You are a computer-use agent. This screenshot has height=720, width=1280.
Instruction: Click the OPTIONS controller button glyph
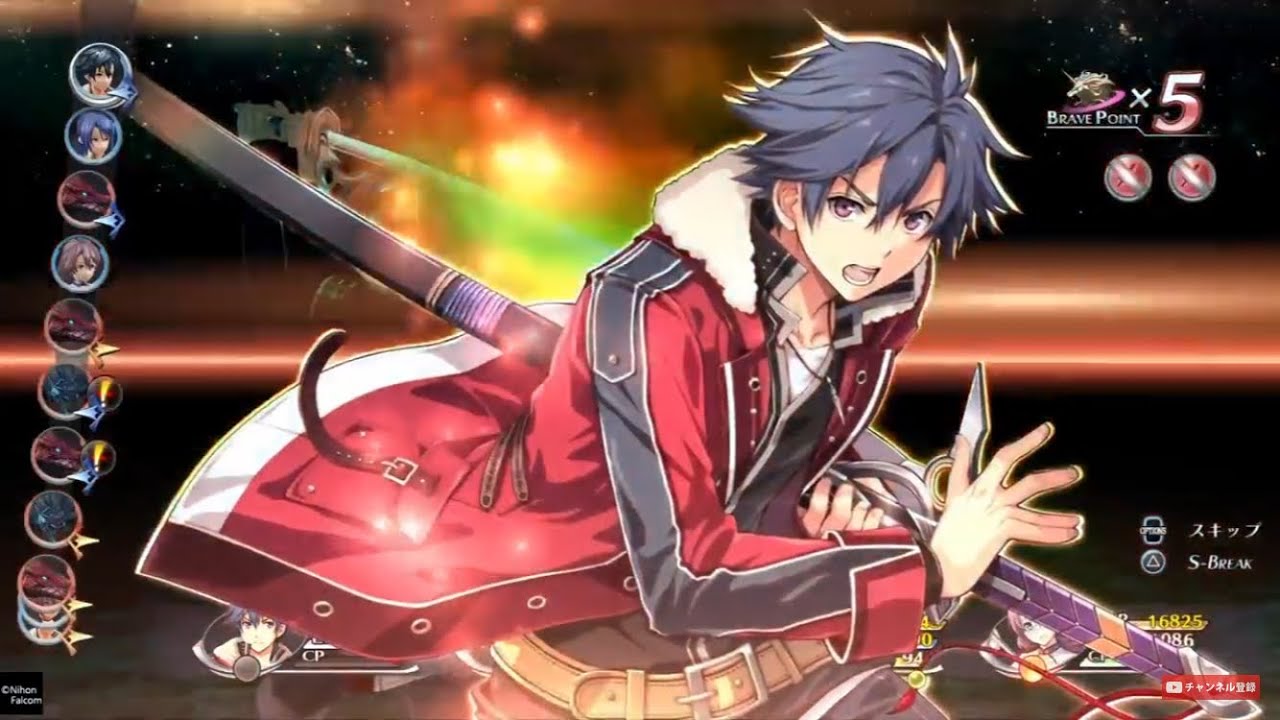click(x=1152, y=530)
